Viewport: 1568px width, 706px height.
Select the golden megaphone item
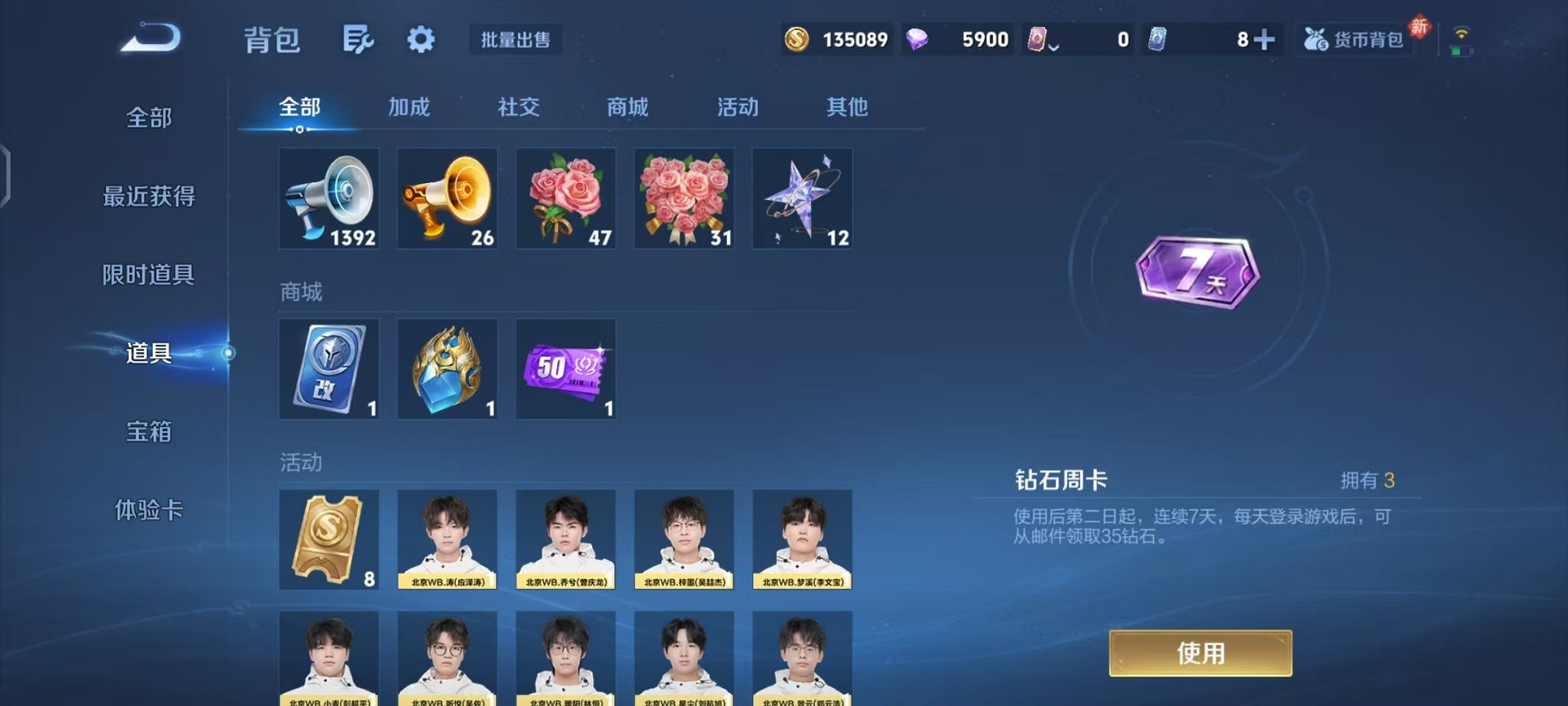(x=447, y=198)
